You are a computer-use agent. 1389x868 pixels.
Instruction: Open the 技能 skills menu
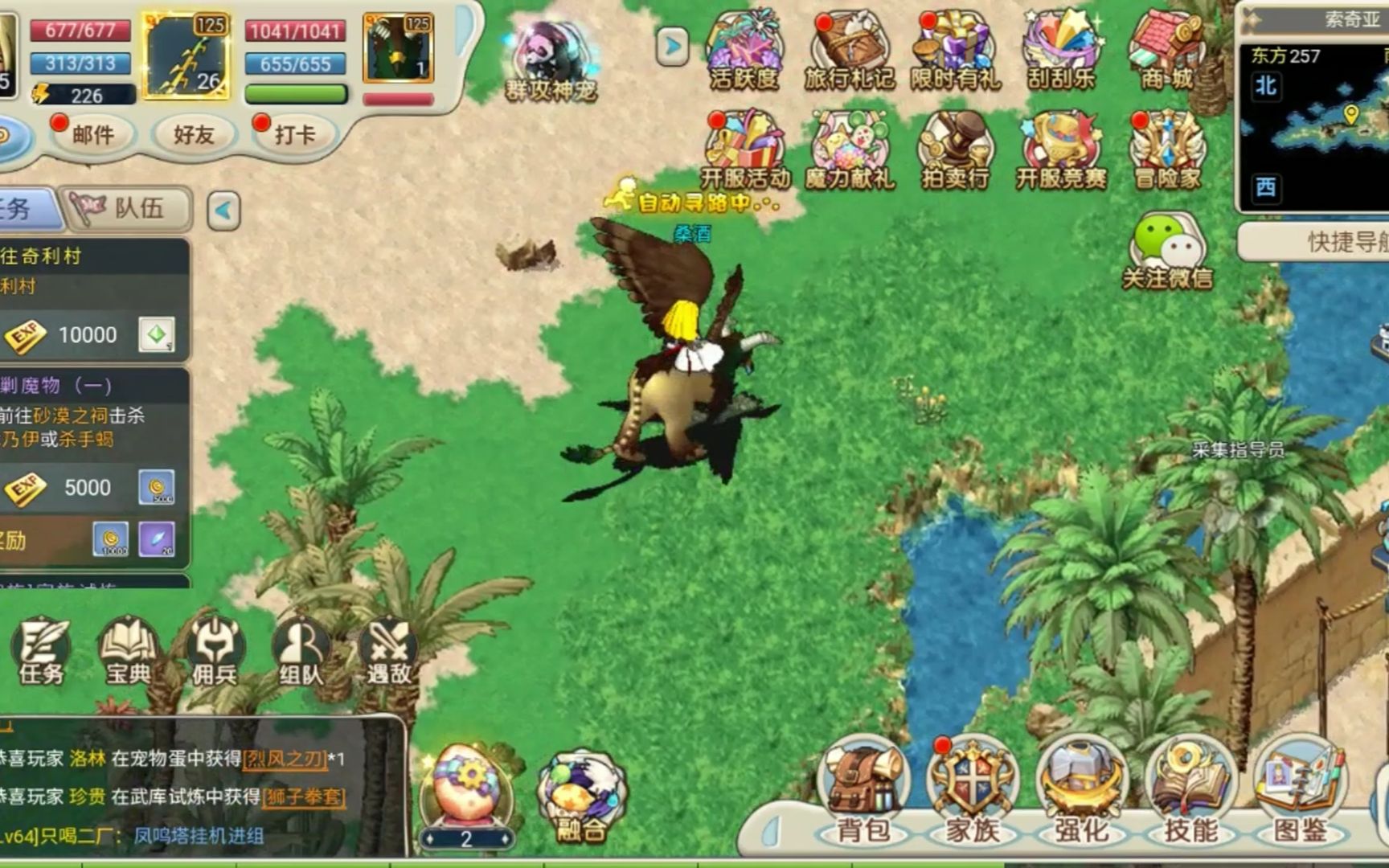tap(1190, 791)
